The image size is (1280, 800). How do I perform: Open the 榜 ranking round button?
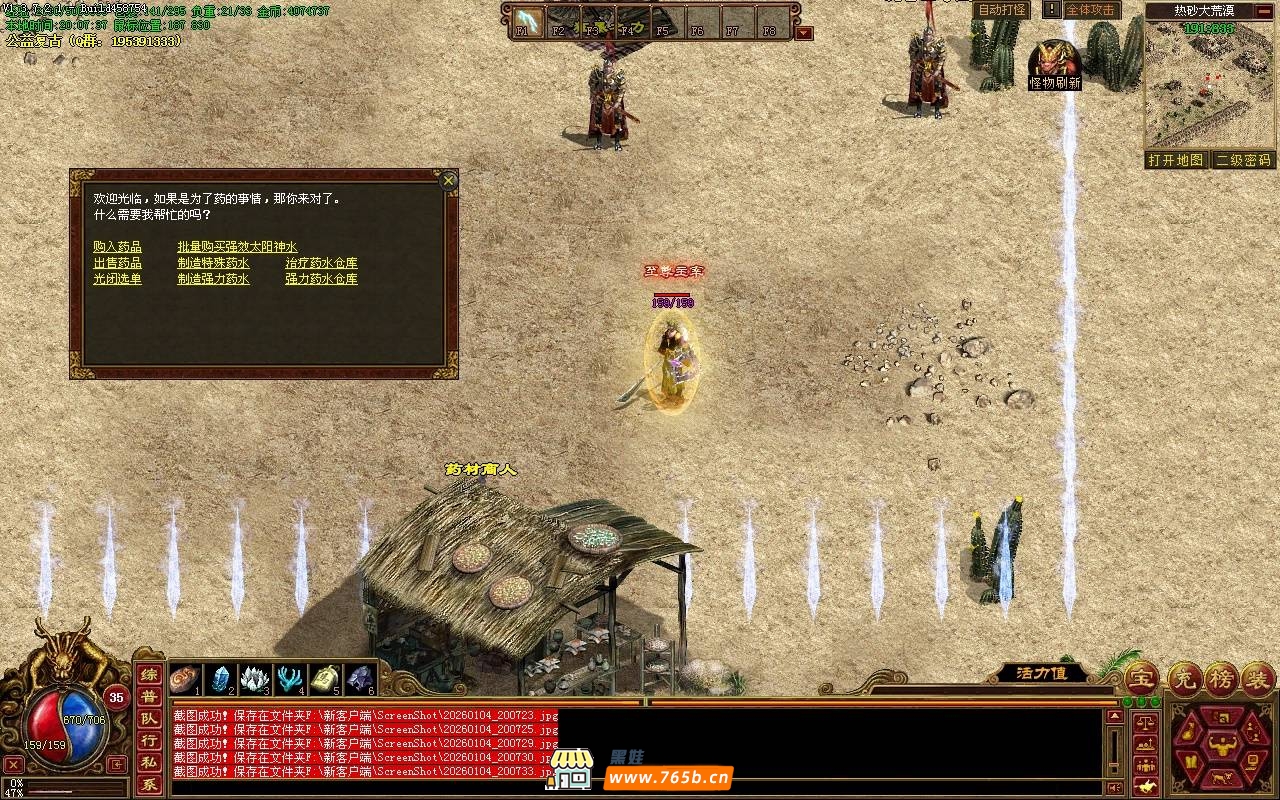(1221, 678)
